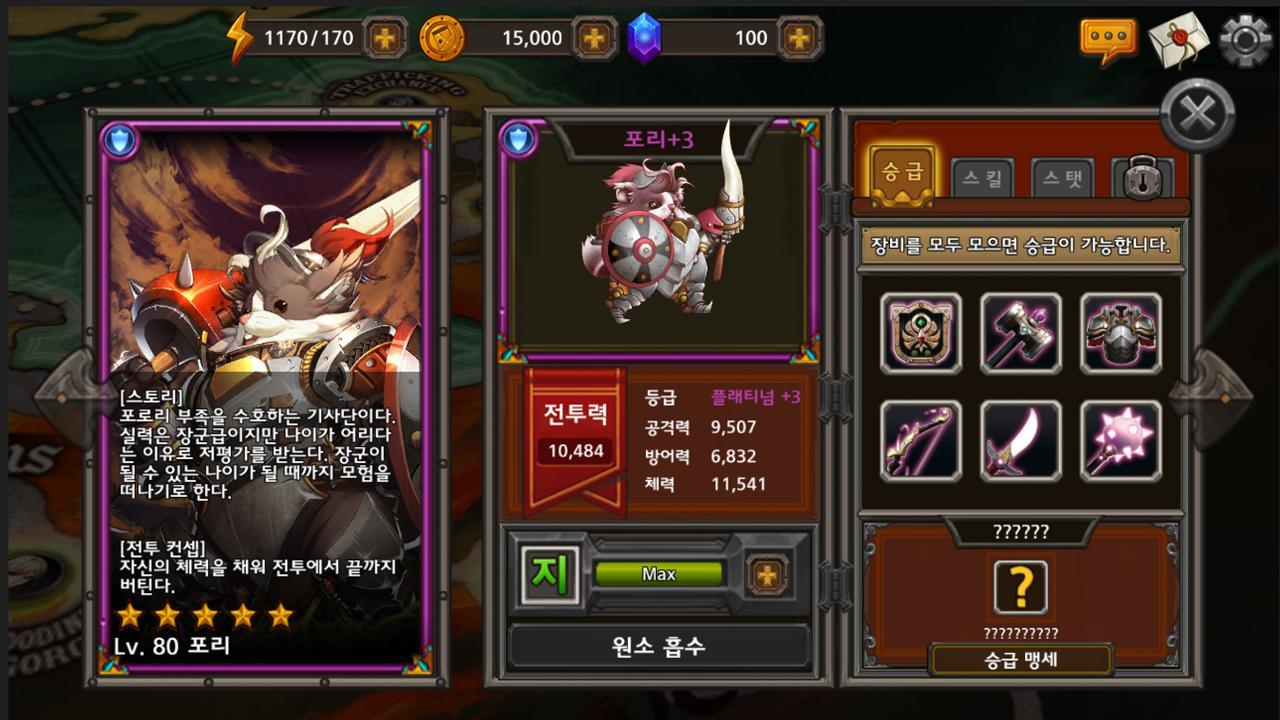
Task: Switch to the 승급 tab
Action: (902, 173)
